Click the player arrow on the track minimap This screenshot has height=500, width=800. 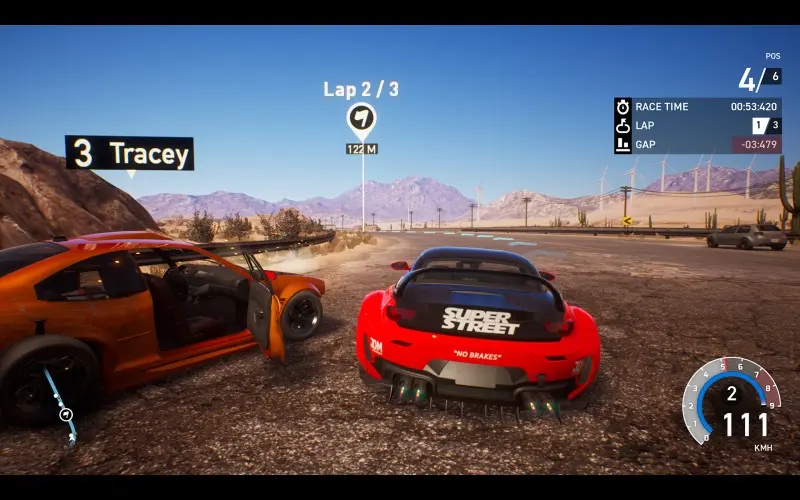coord(66,413)
